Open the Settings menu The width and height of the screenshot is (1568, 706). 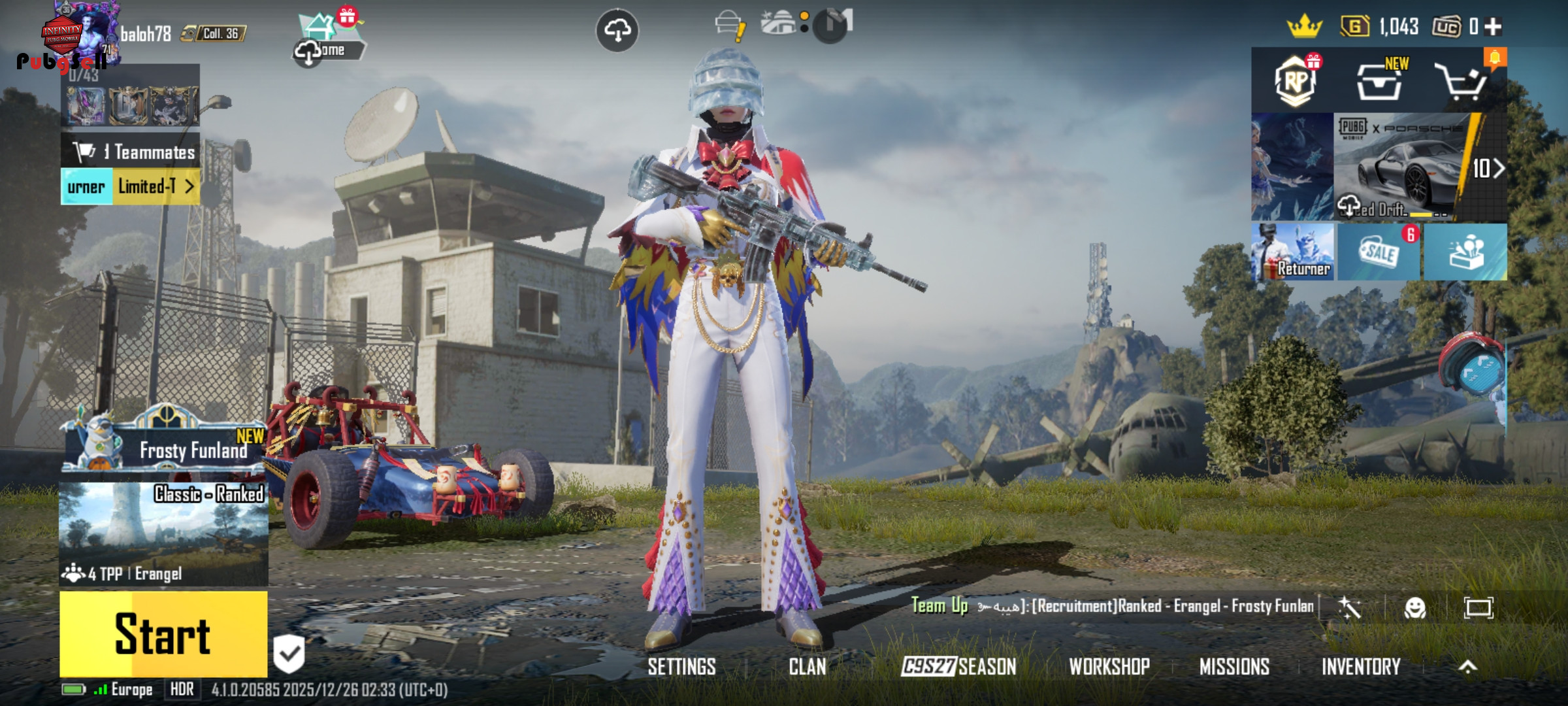click(681, 667)
